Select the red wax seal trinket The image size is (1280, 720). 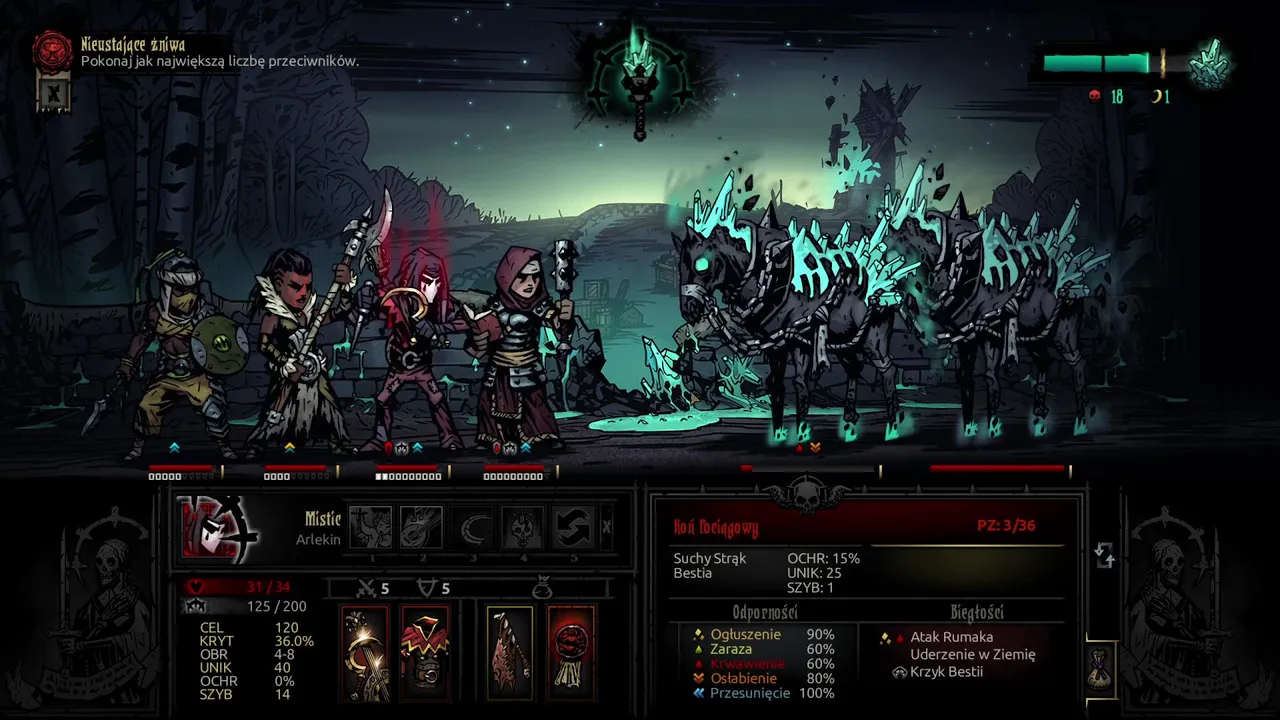(x=571, y=652)
